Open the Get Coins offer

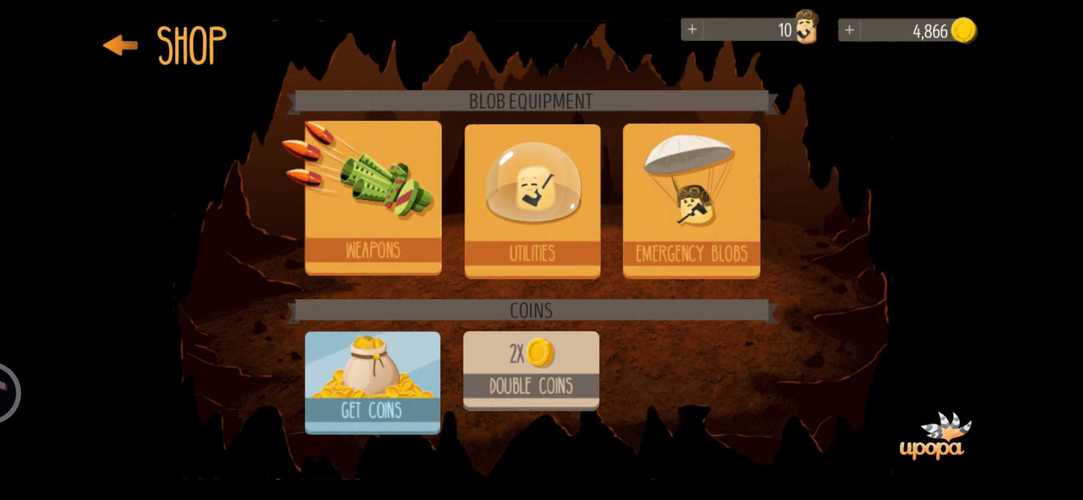[x=372, y=382]
